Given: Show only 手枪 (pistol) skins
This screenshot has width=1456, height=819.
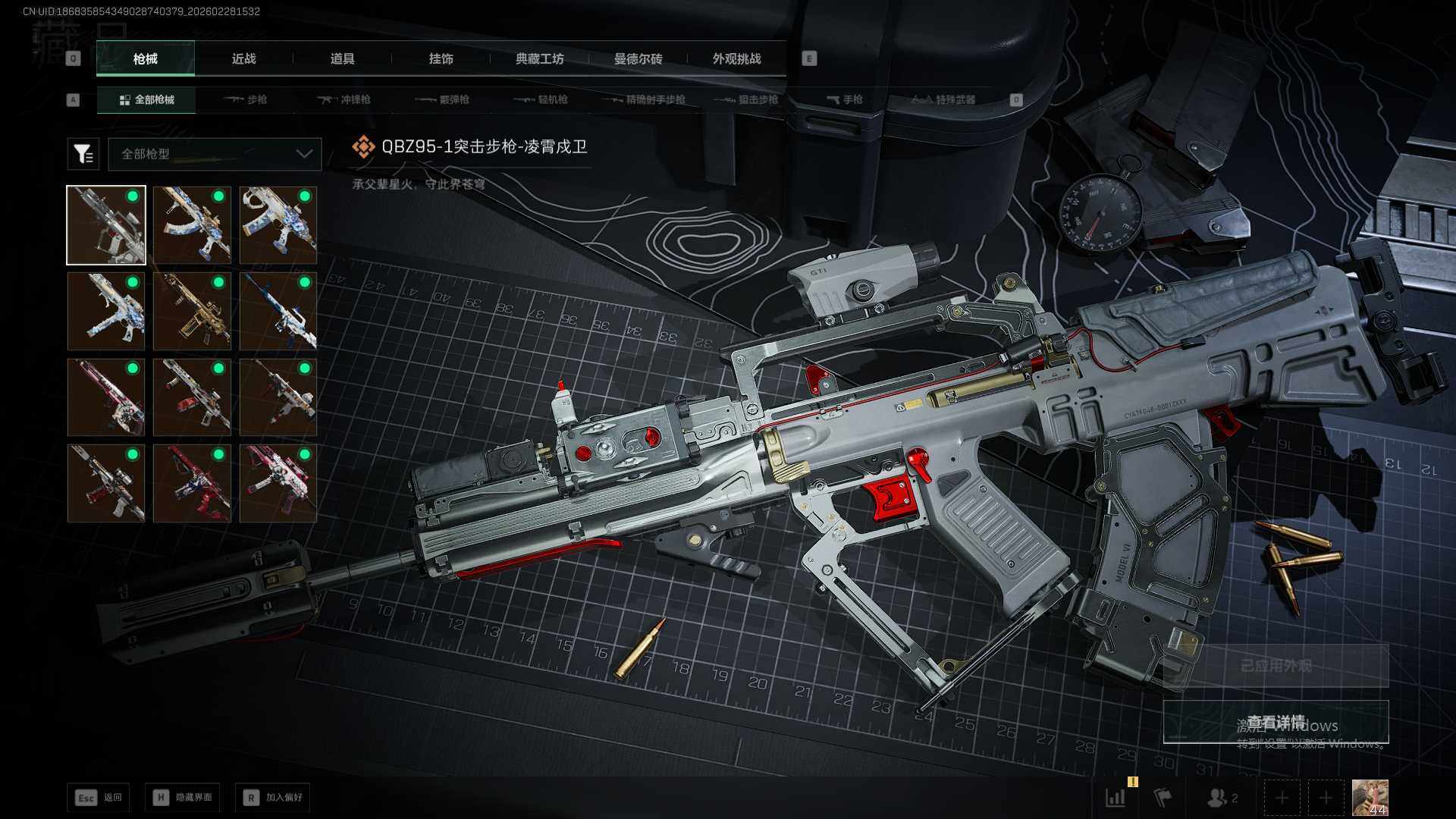Looking at the screenshot, I should (x=844, y=99).
